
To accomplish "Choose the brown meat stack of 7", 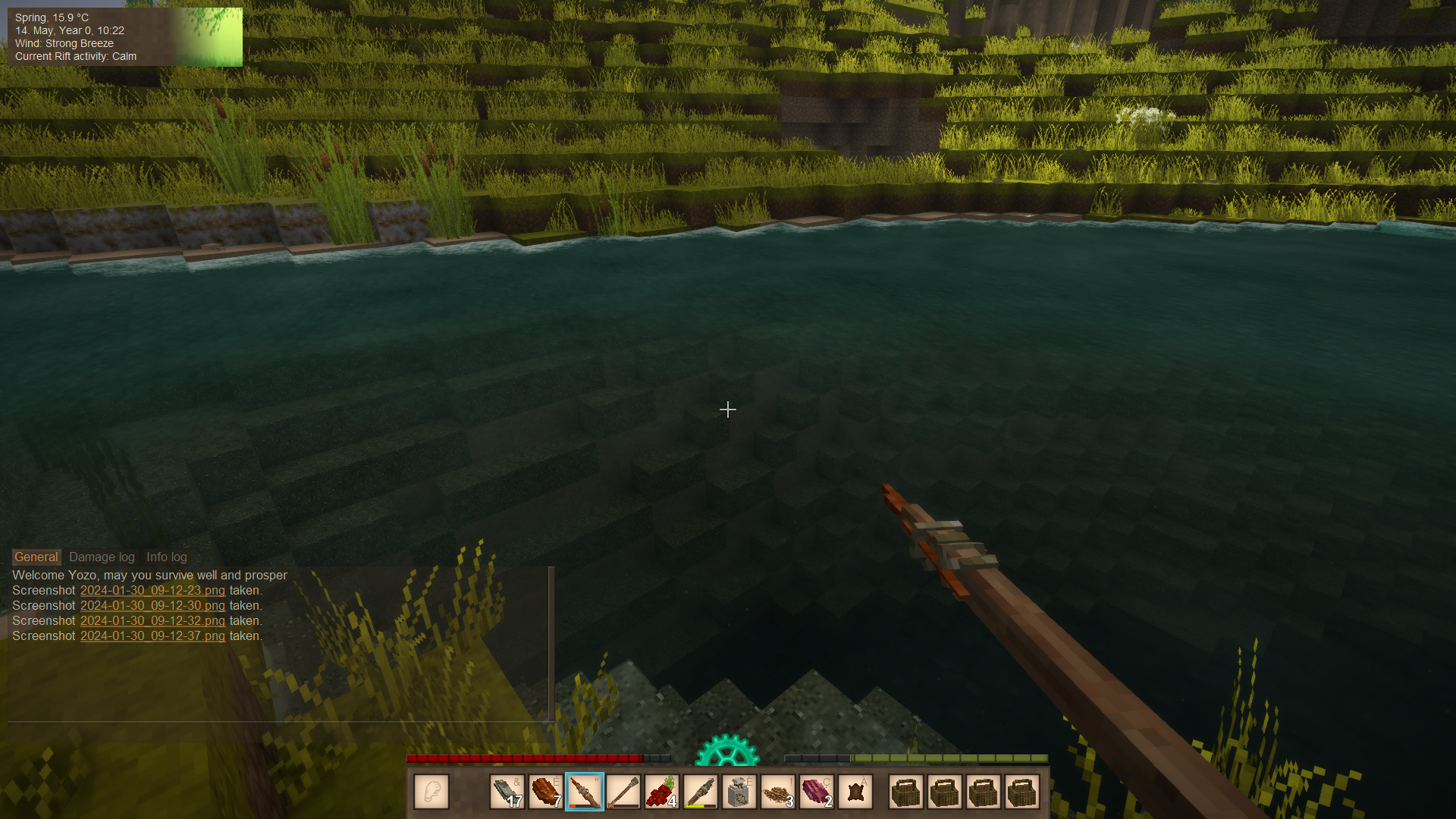I will point(546,792).
